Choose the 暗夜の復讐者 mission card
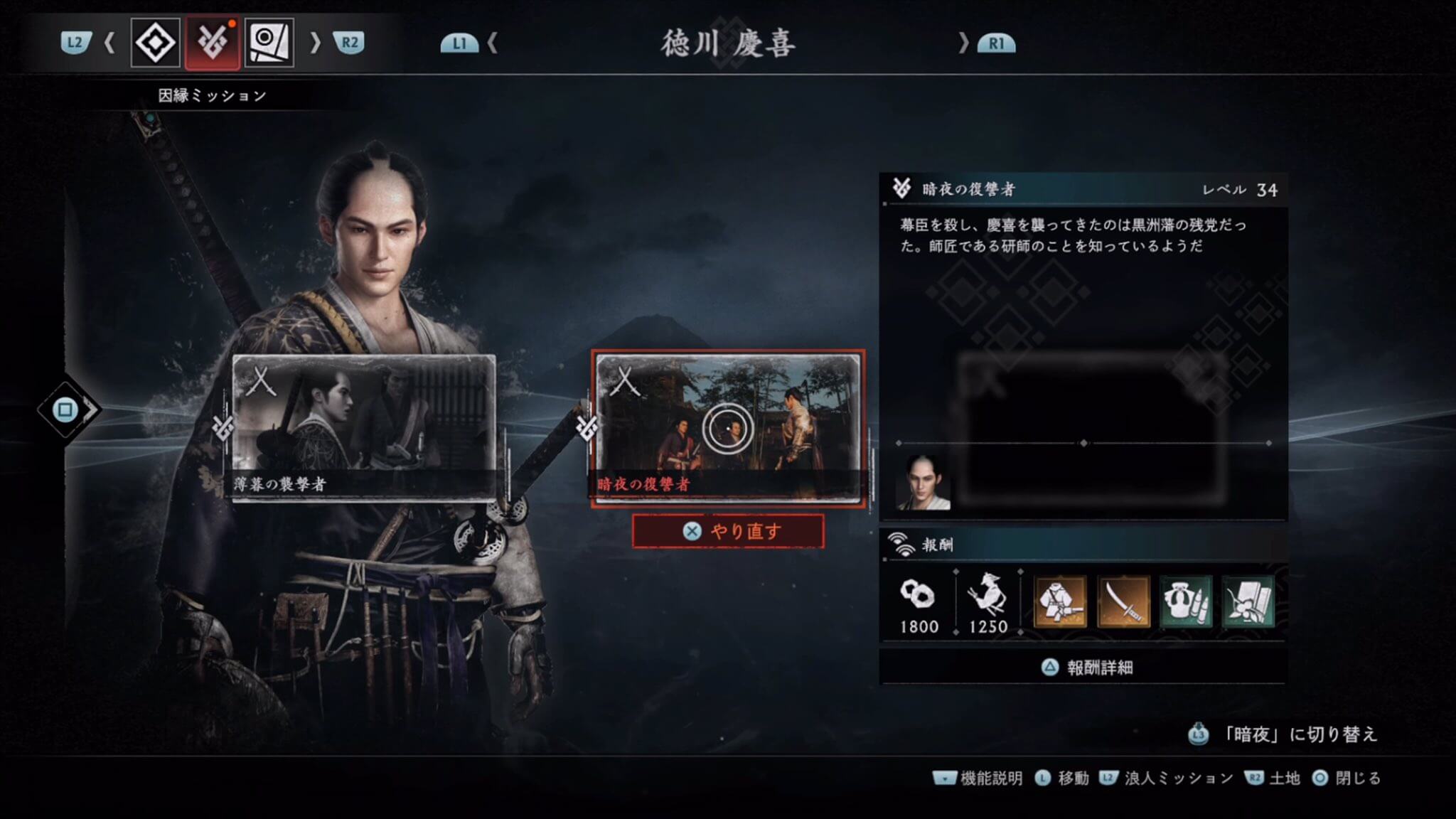 click(728, 428)
